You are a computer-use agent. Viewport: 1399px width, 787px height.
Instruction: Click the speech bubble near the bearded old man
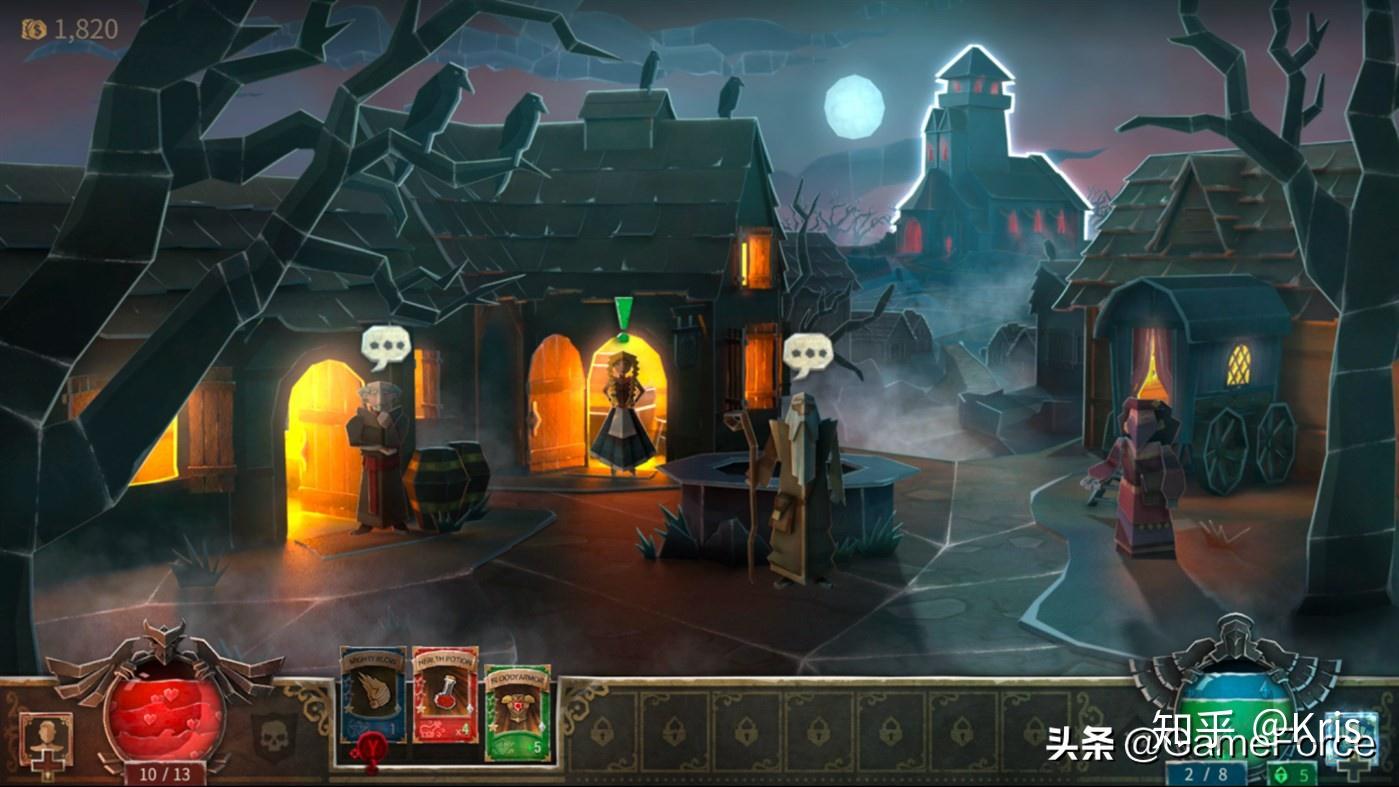809,353
